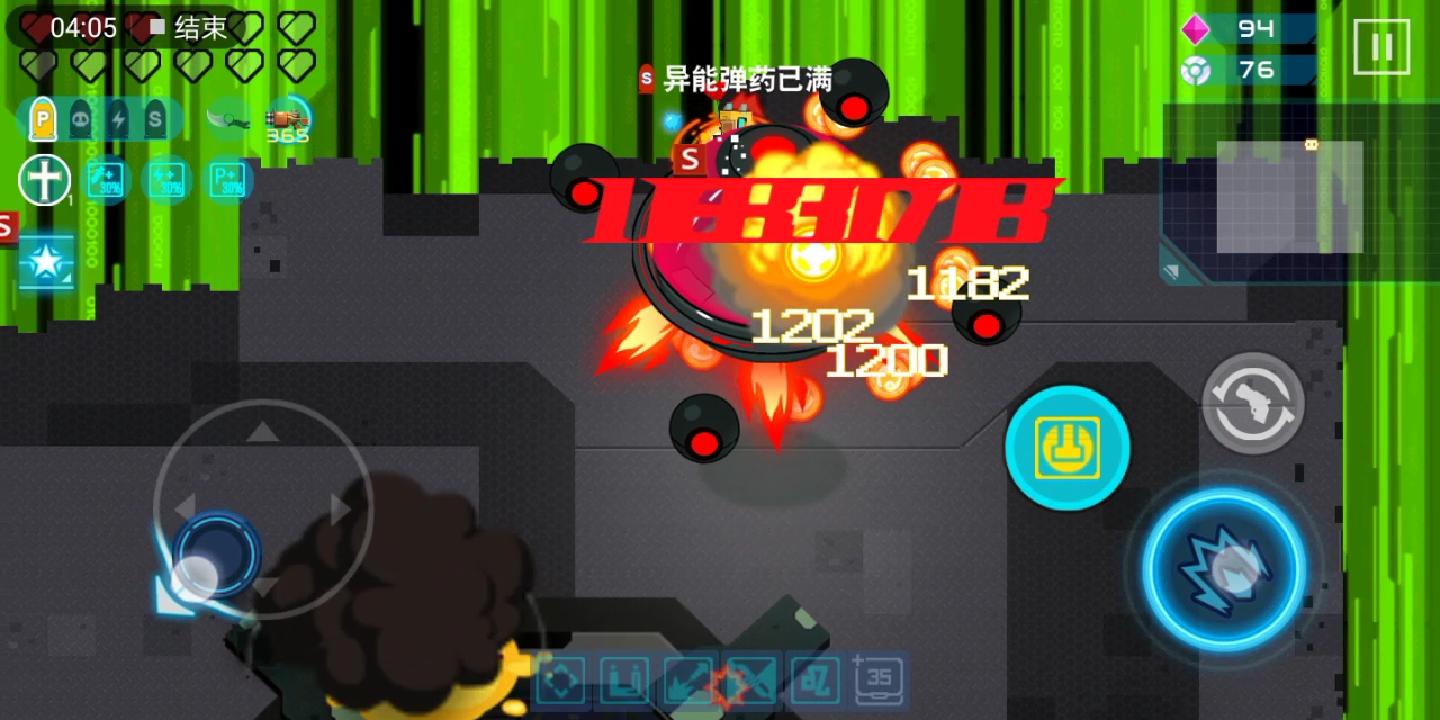The height and width of the screenshot is (720, 1440).
Task: Tap the red S badge on left edge
Action: click(x=8, y=228)
